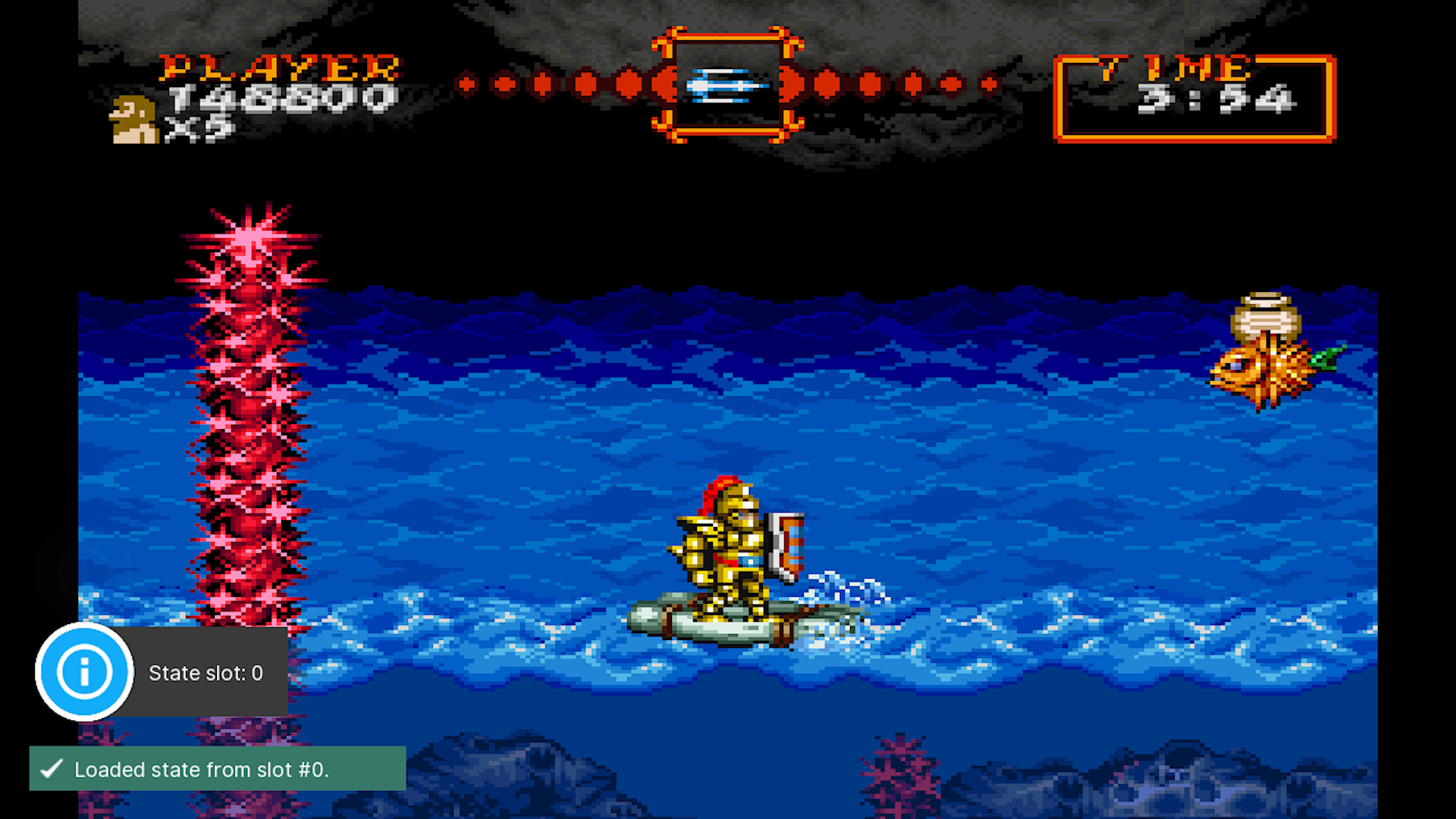Expand the green status toast message
The width and height of the screenshot is (1456, 819).
[216, 769]
